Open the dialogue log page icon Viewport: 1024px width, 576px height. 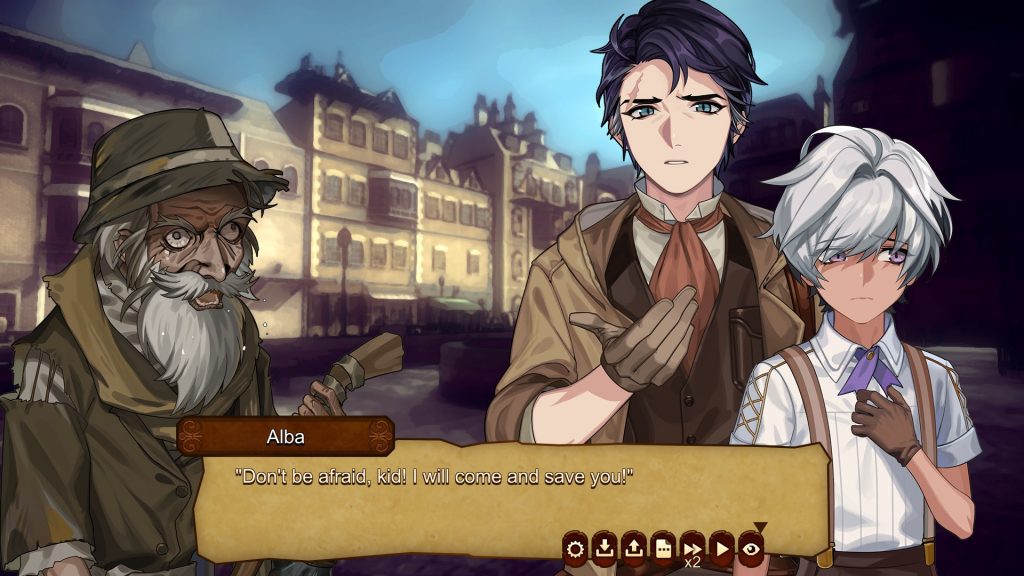point(662,547)
